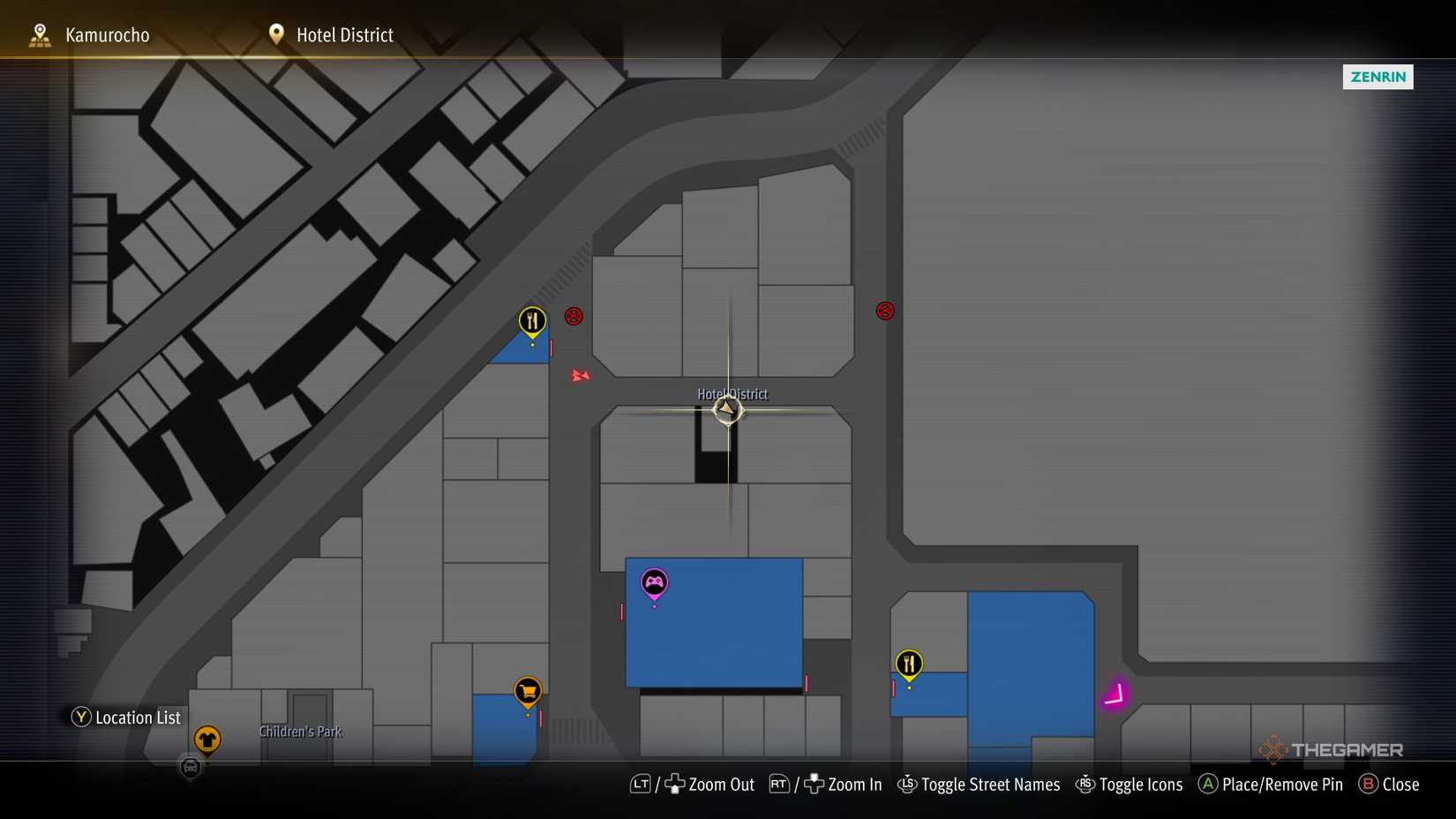
Task: Toggle Street Names with the LS control
Action: pos(978,785)
